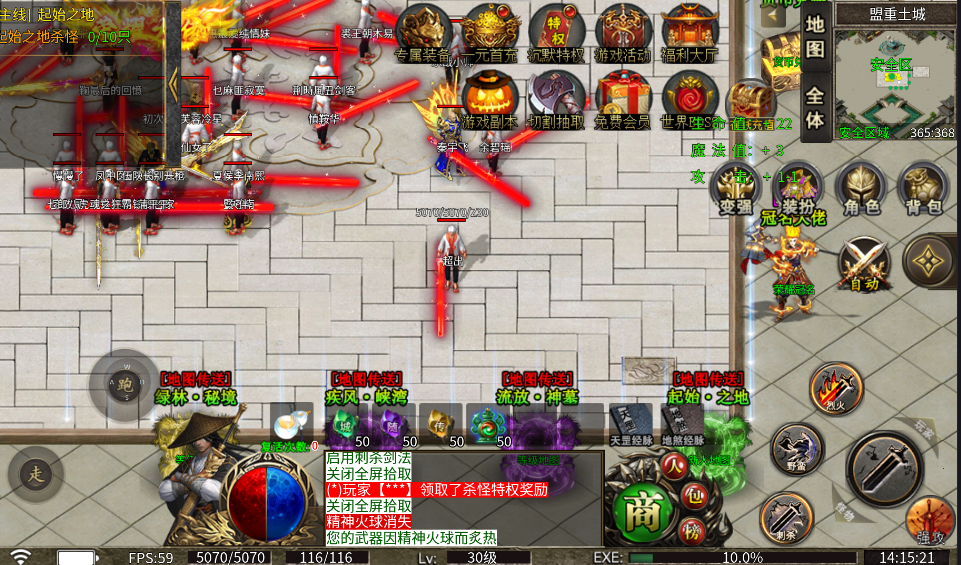The width and height of the screenshot is (961, 565).
Task: Switch to 走 walk mode
Action: click(x=35, y=473)
